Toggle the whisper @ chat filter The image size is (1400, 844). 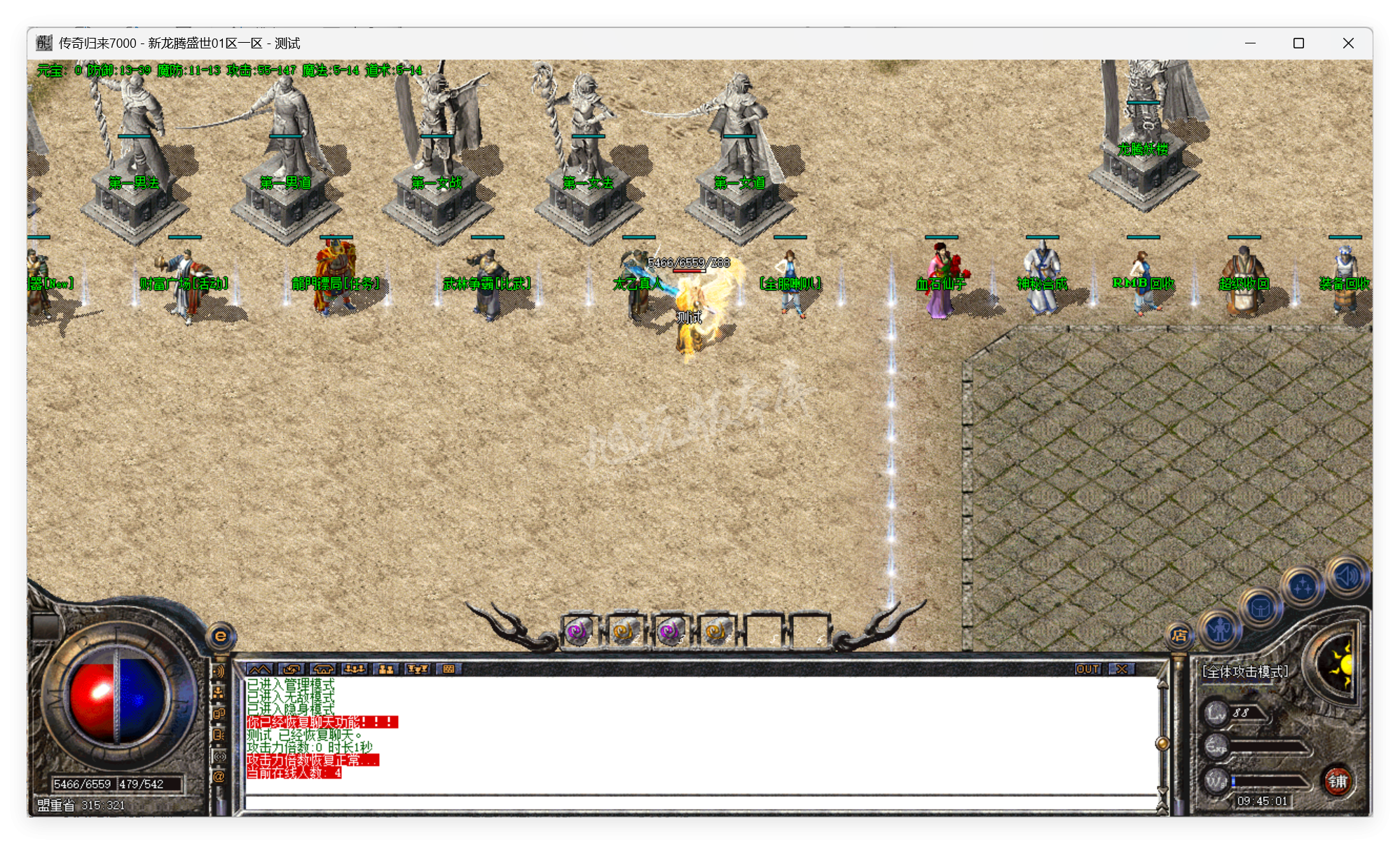coord(219,775)
